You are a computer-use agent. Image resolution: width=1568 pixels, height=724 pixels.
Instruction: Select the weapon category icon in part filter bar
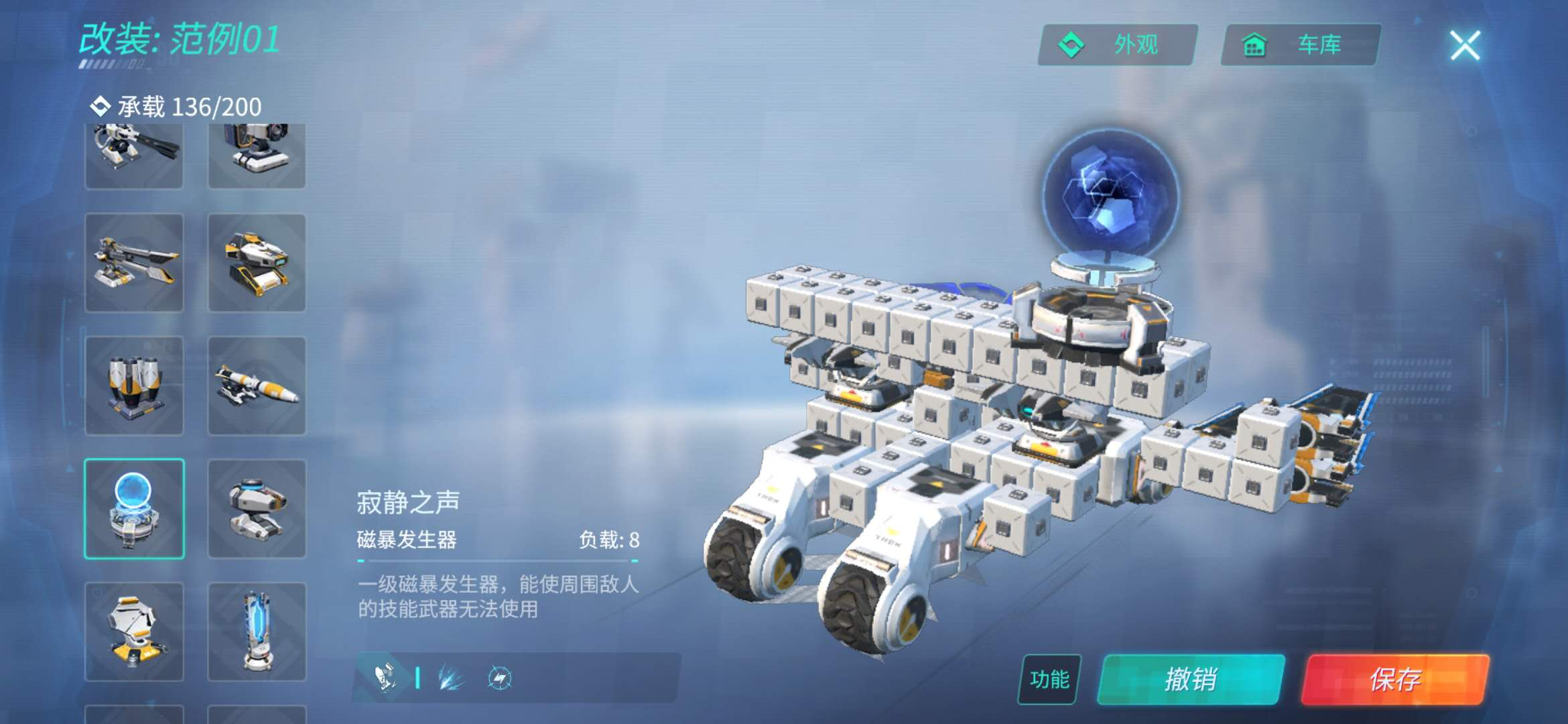tap(385, 678)
